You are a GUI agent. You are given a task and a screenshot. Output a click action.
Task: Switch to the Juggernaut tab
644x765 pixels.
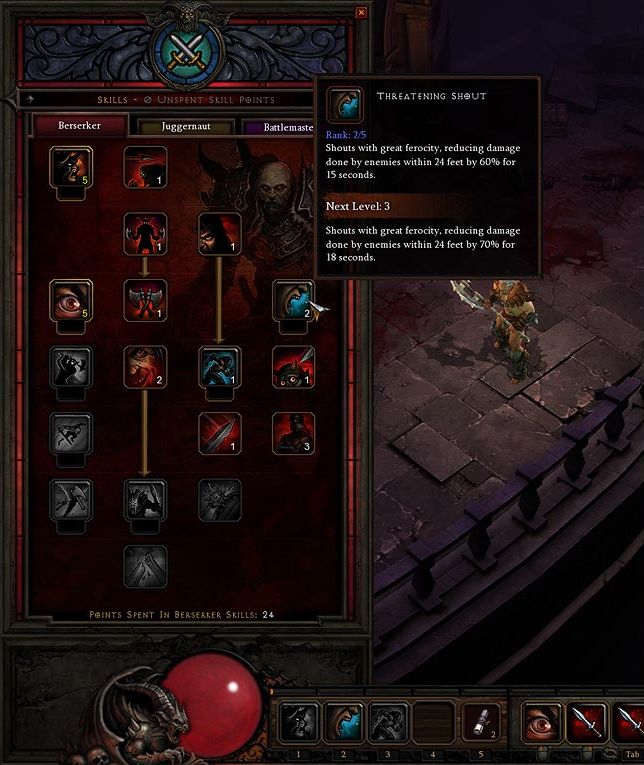(x=186, y=127)
